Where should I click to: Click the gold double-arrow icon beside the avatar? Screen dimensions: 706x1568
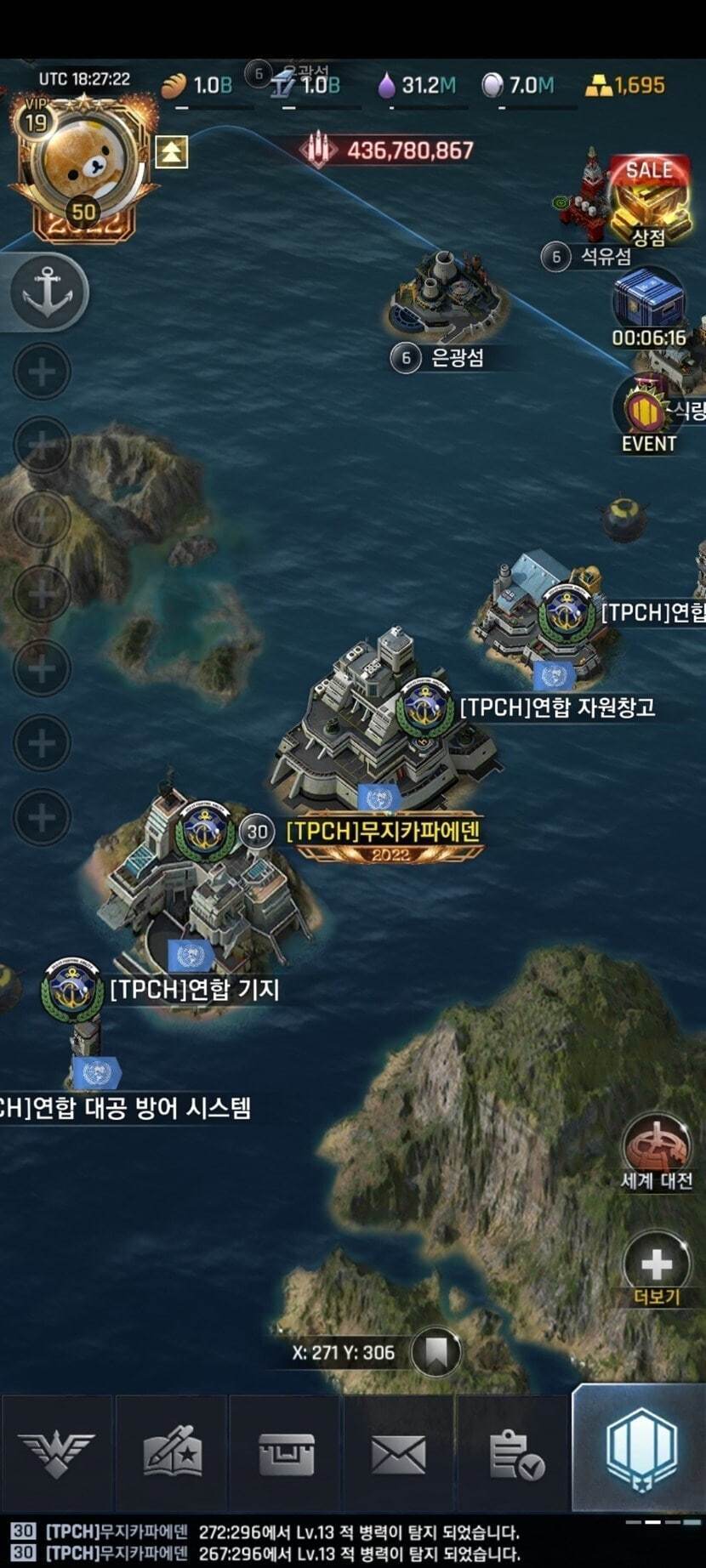point(171,152)
